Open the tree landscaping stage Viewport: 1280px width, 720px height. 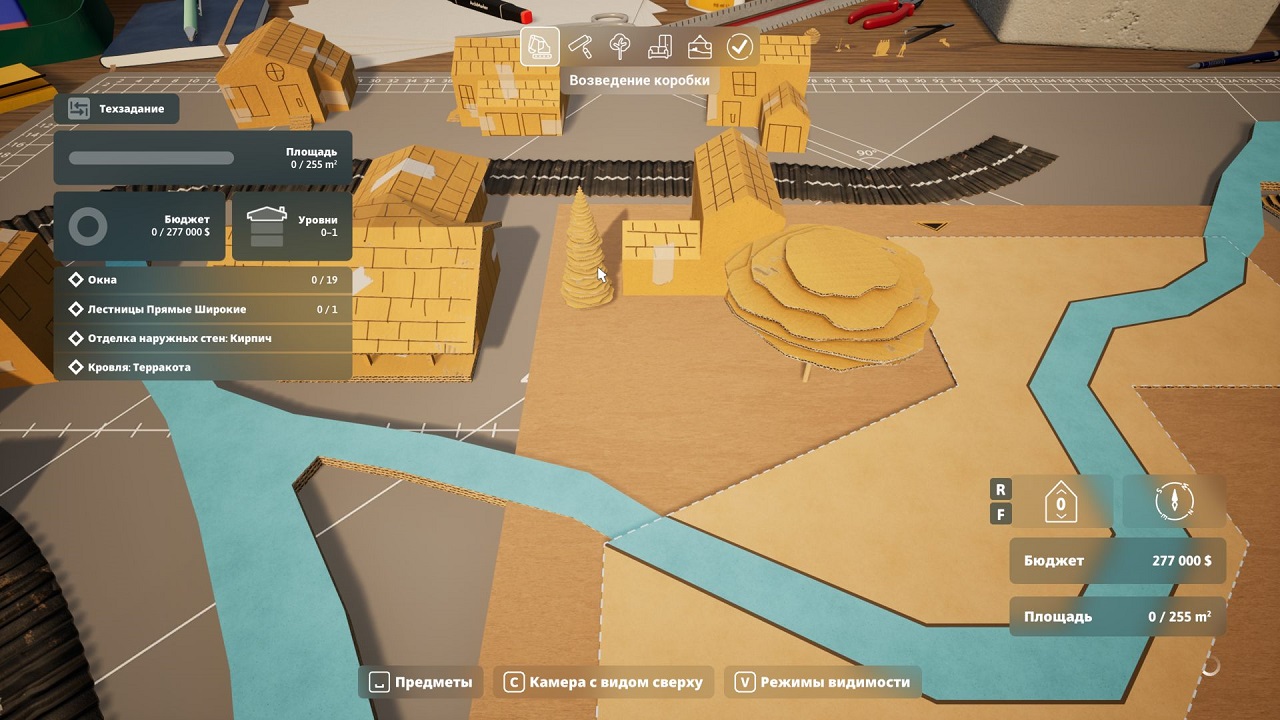tap(620, 46)
